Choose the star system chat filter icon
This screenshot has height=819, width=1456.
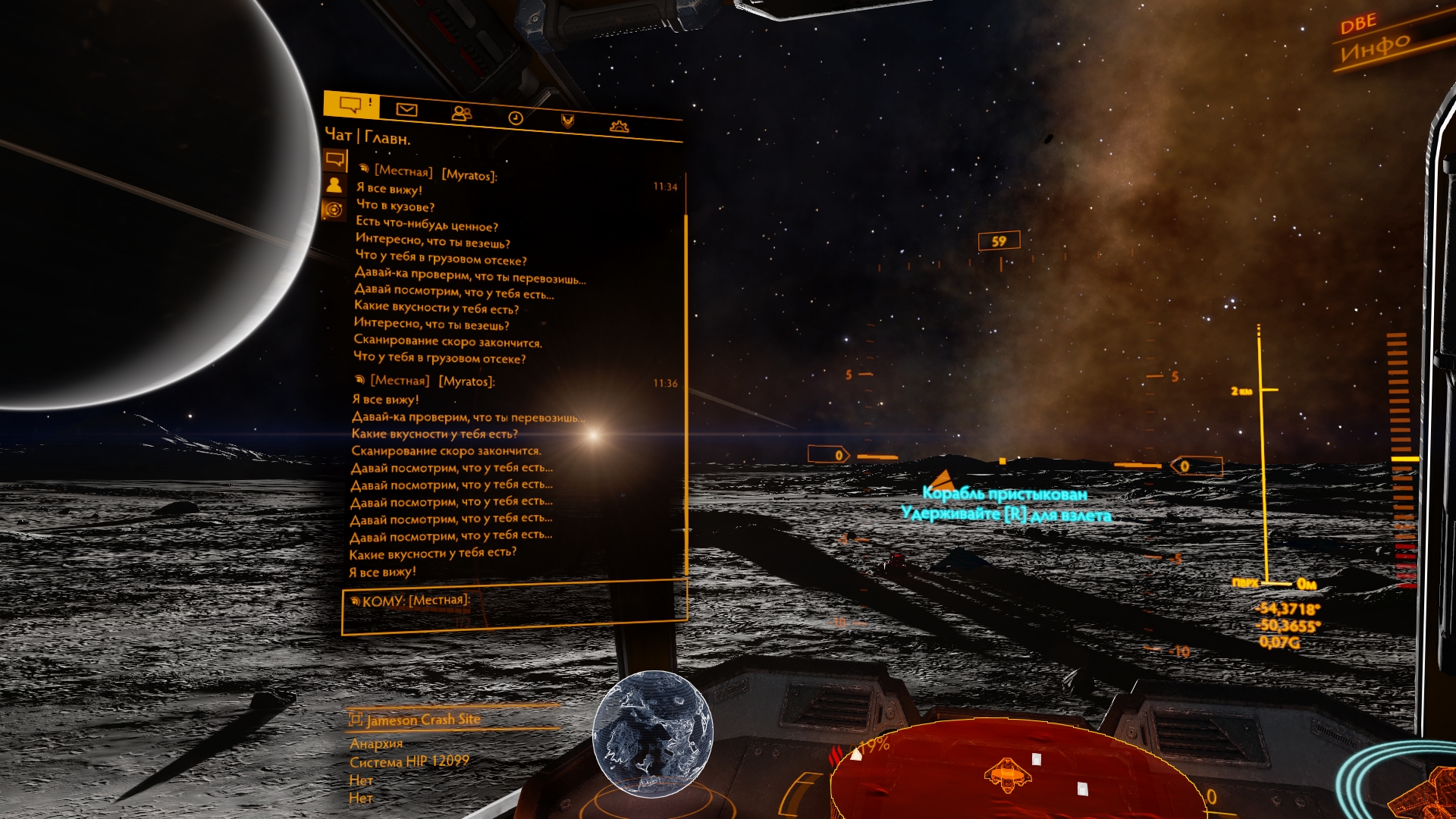334,210
